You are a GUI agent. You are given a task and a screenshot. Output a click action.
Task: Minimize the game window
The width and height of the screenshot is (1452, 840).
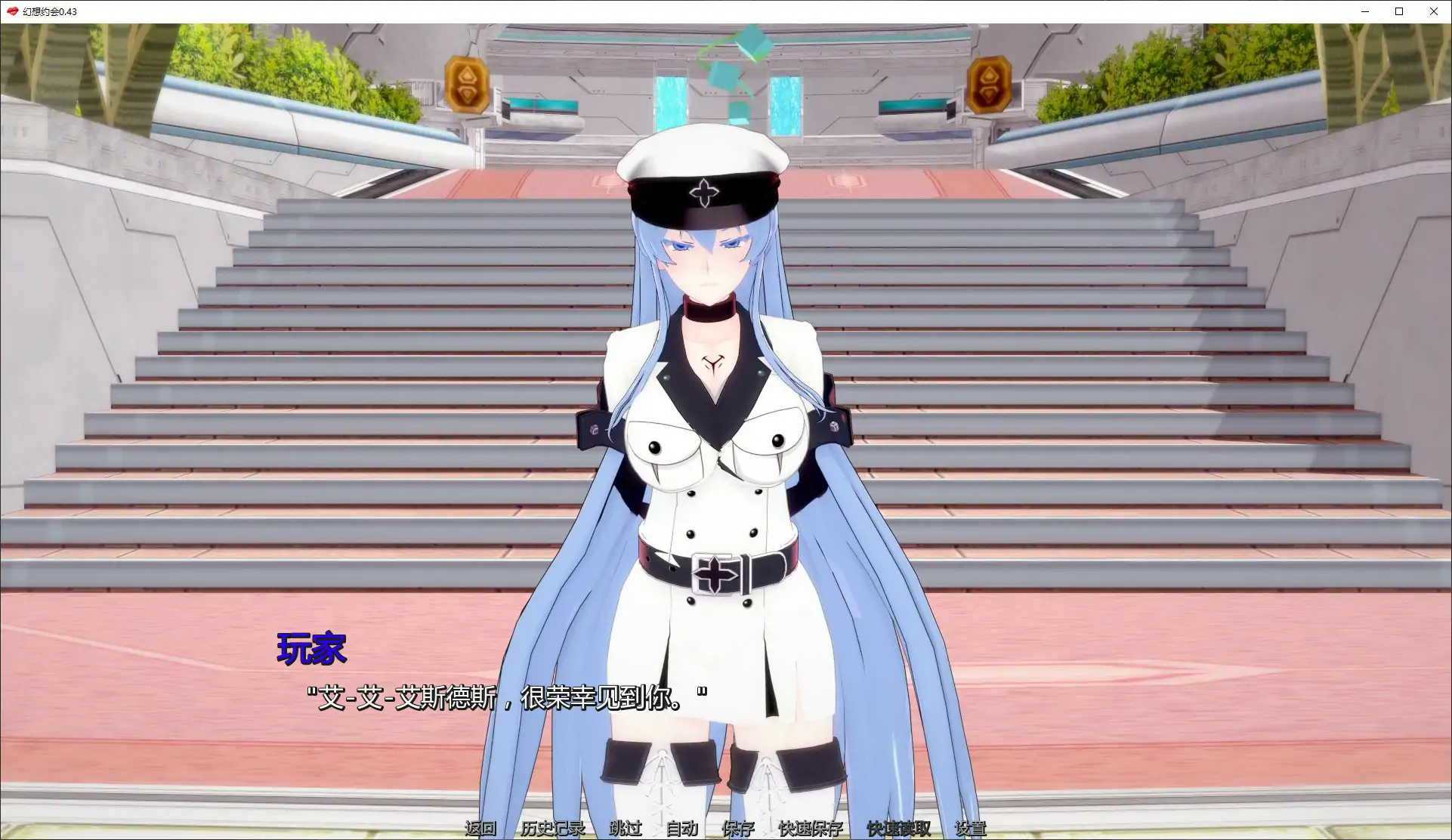coord(1364,11)
